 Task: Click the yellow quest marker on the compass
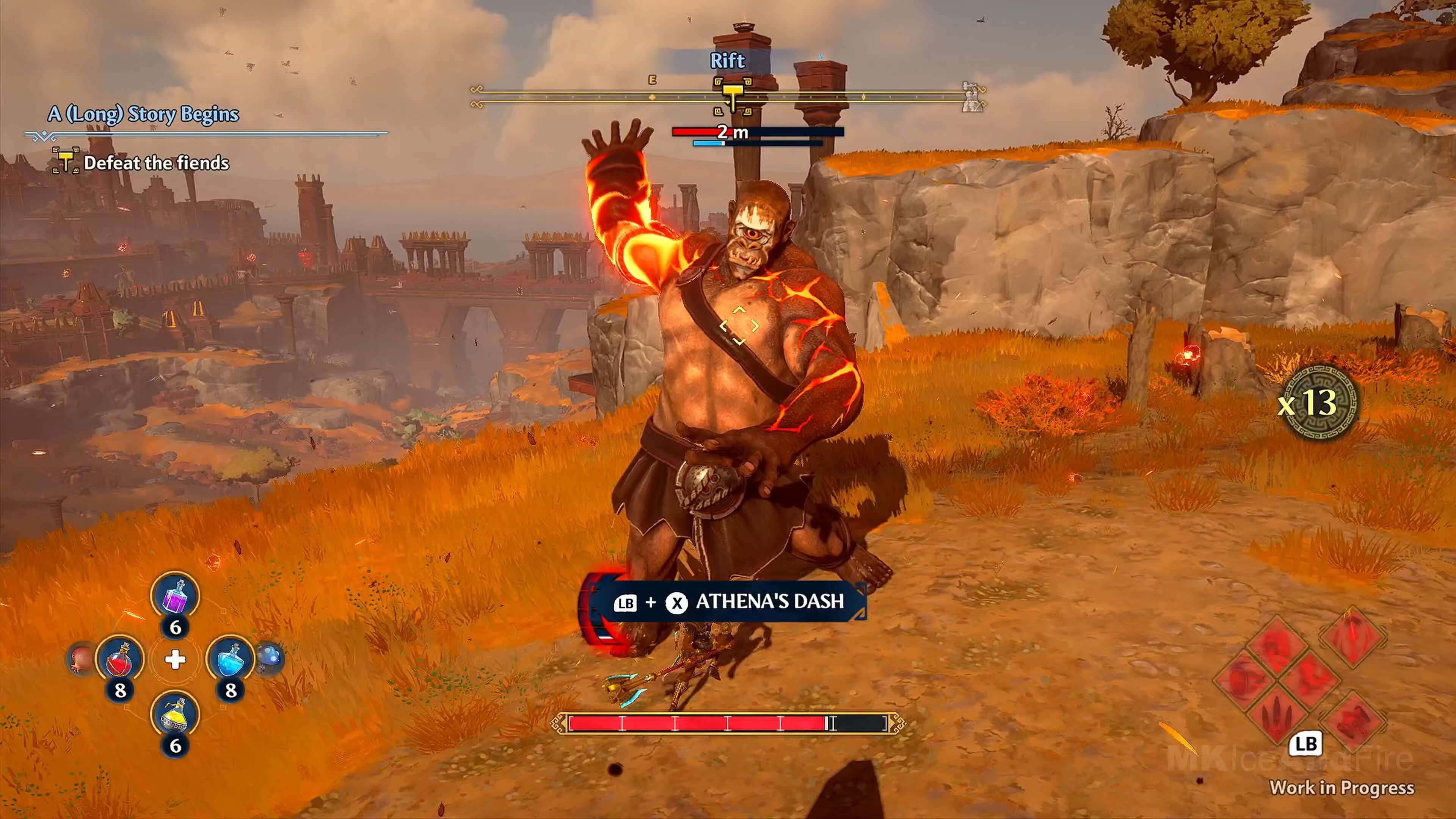733,94
